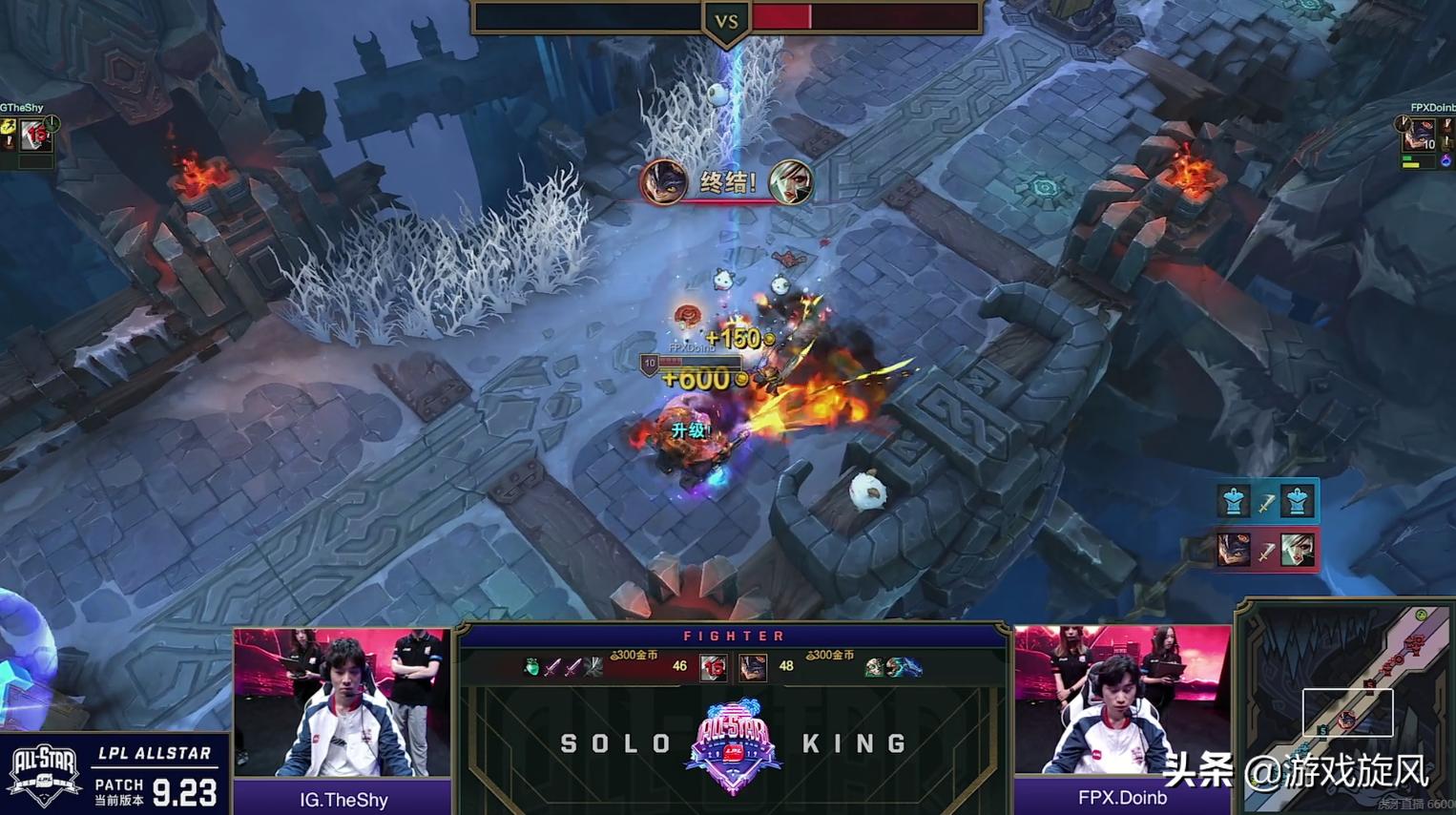Click the sword kill icon between the red-row portraits
1456x815 pixels.
click(x=1266, y=550)
